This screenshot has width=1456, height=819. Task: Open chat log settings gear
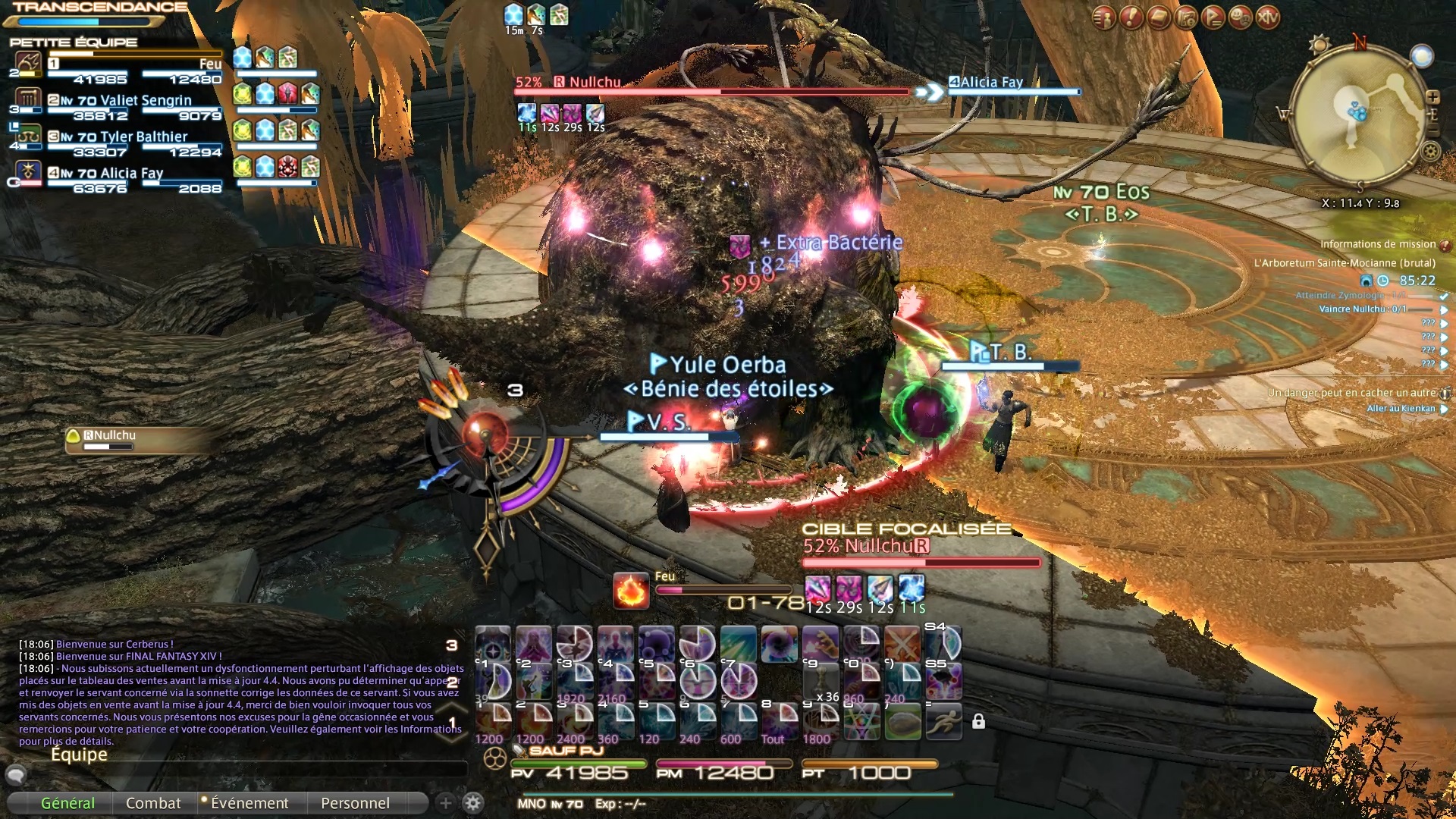click(x=473, y=803)
